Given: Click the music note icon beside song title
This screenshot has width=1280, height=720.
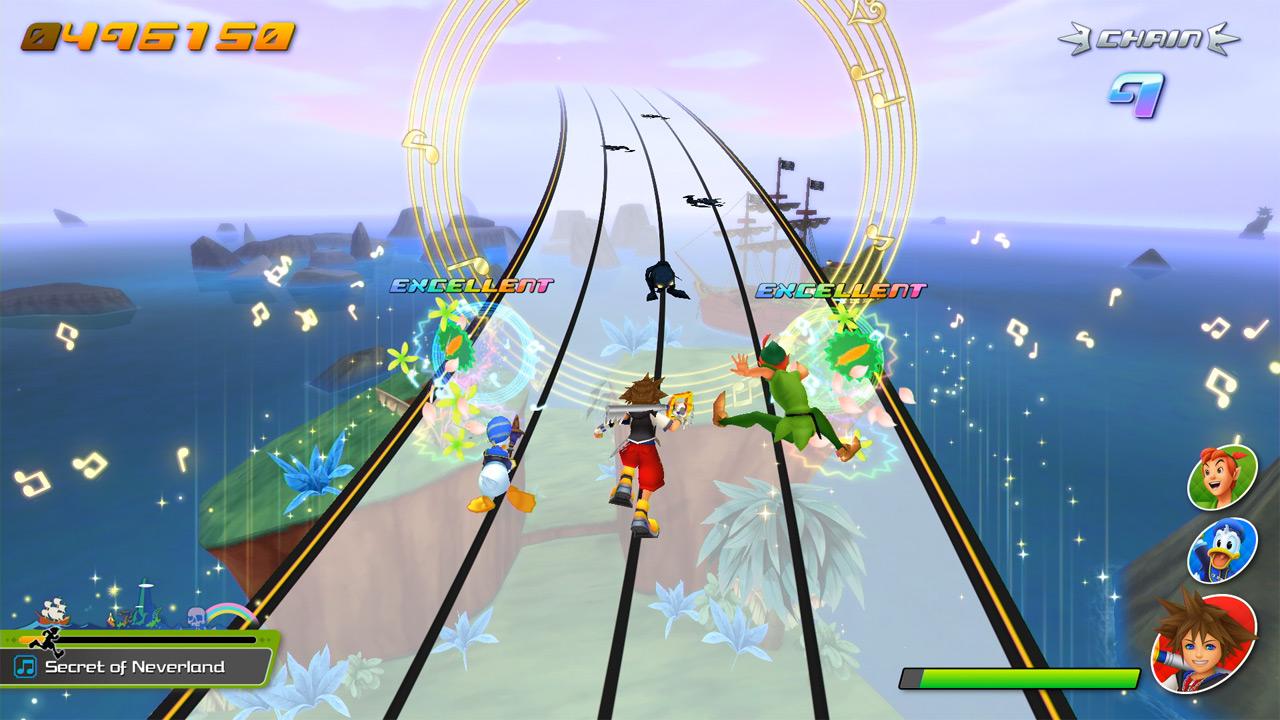Looking at the screenshot, I should 26,667.
